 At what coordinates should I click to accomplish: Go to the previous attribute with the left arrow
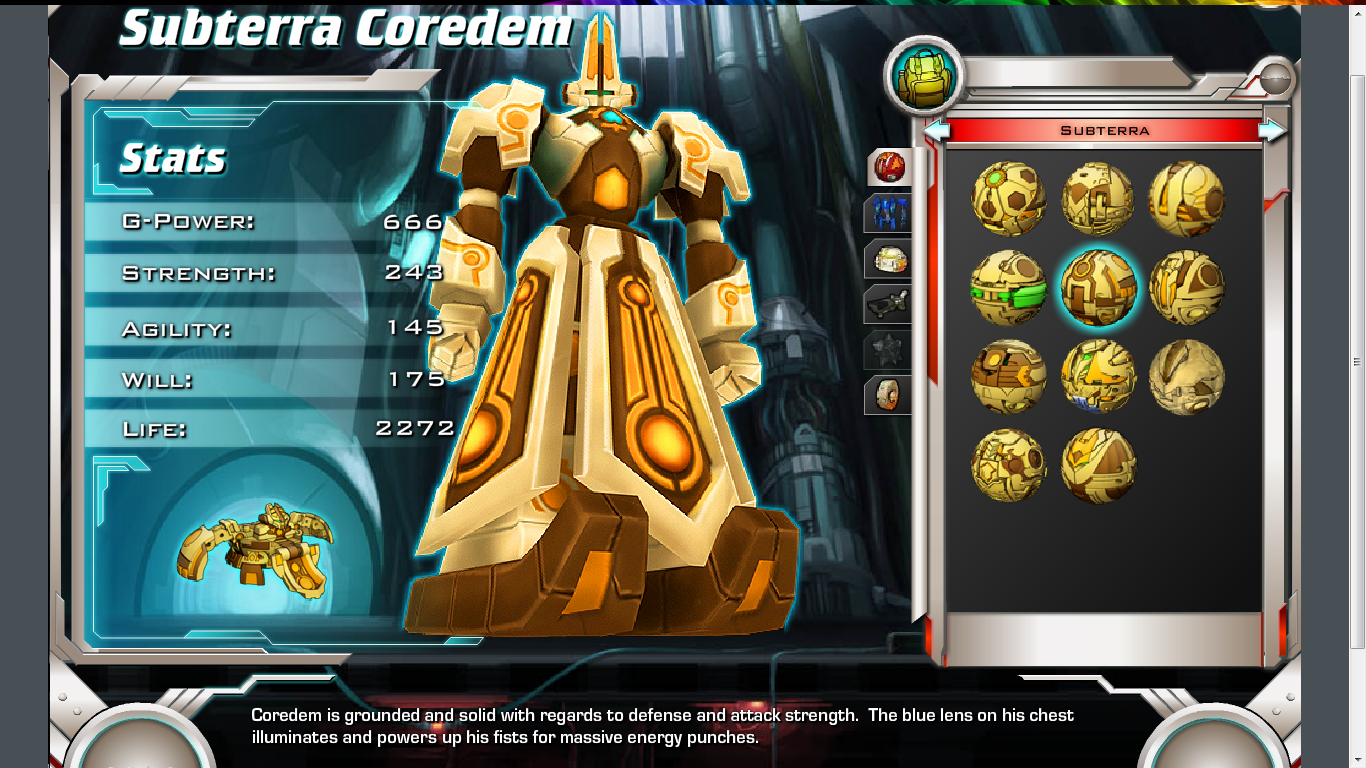click(936, 130)
